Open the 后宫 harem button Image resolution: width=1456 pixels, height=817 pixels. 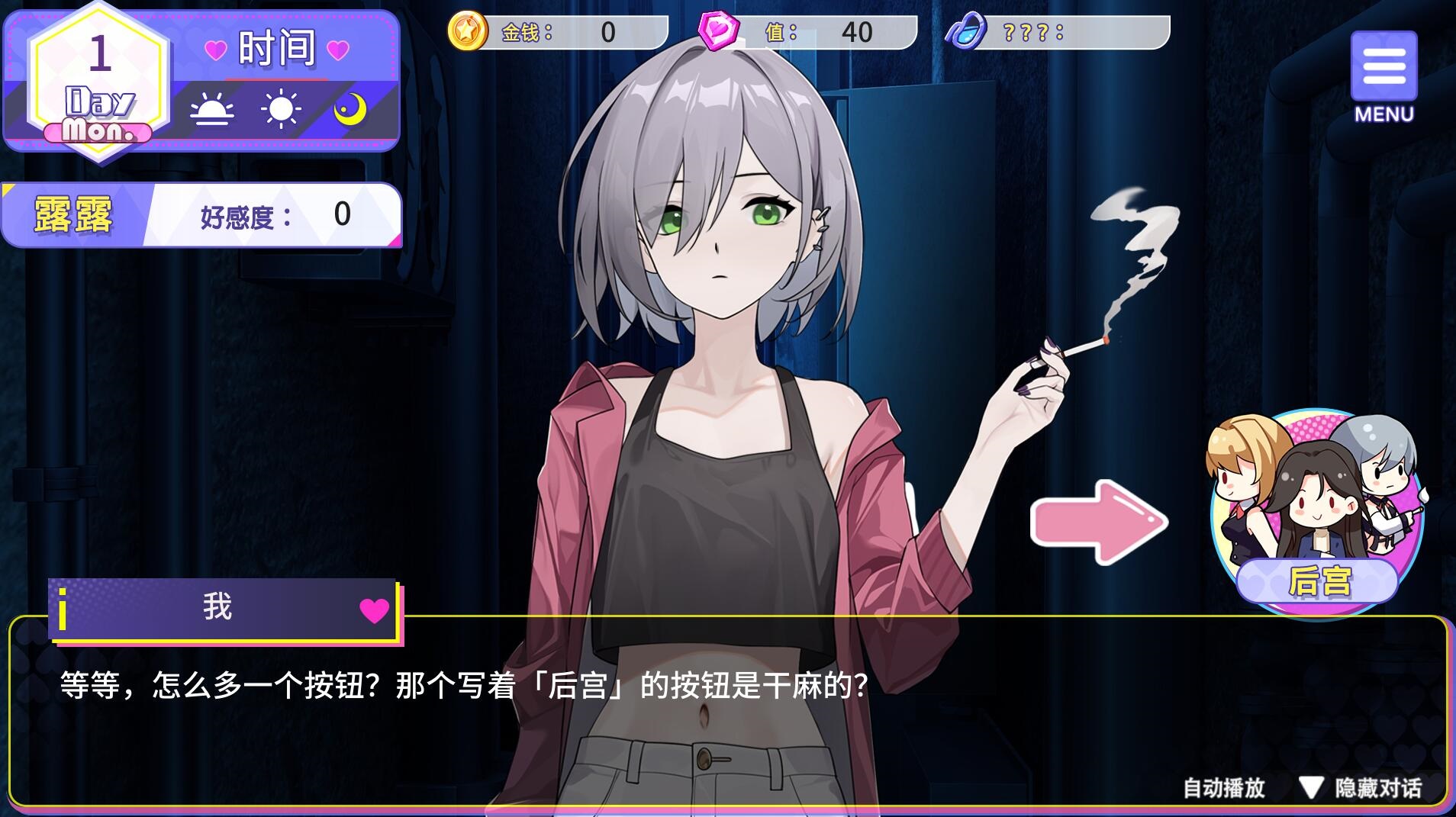pos(1316,513)
